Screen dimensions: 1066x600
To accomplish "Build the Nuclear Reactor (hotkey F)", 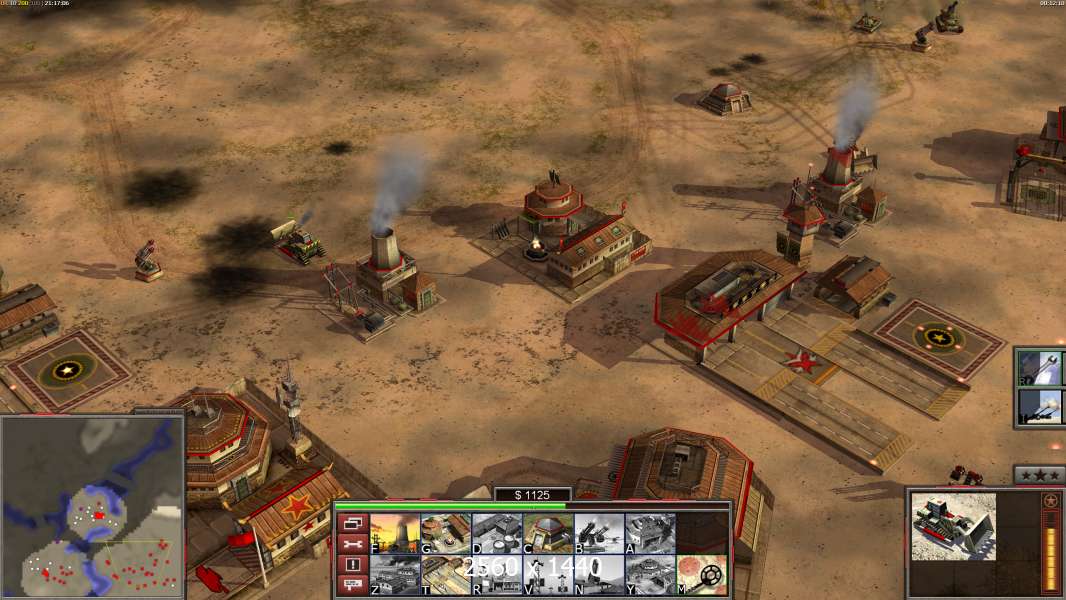I will click(x=395, y=534).
